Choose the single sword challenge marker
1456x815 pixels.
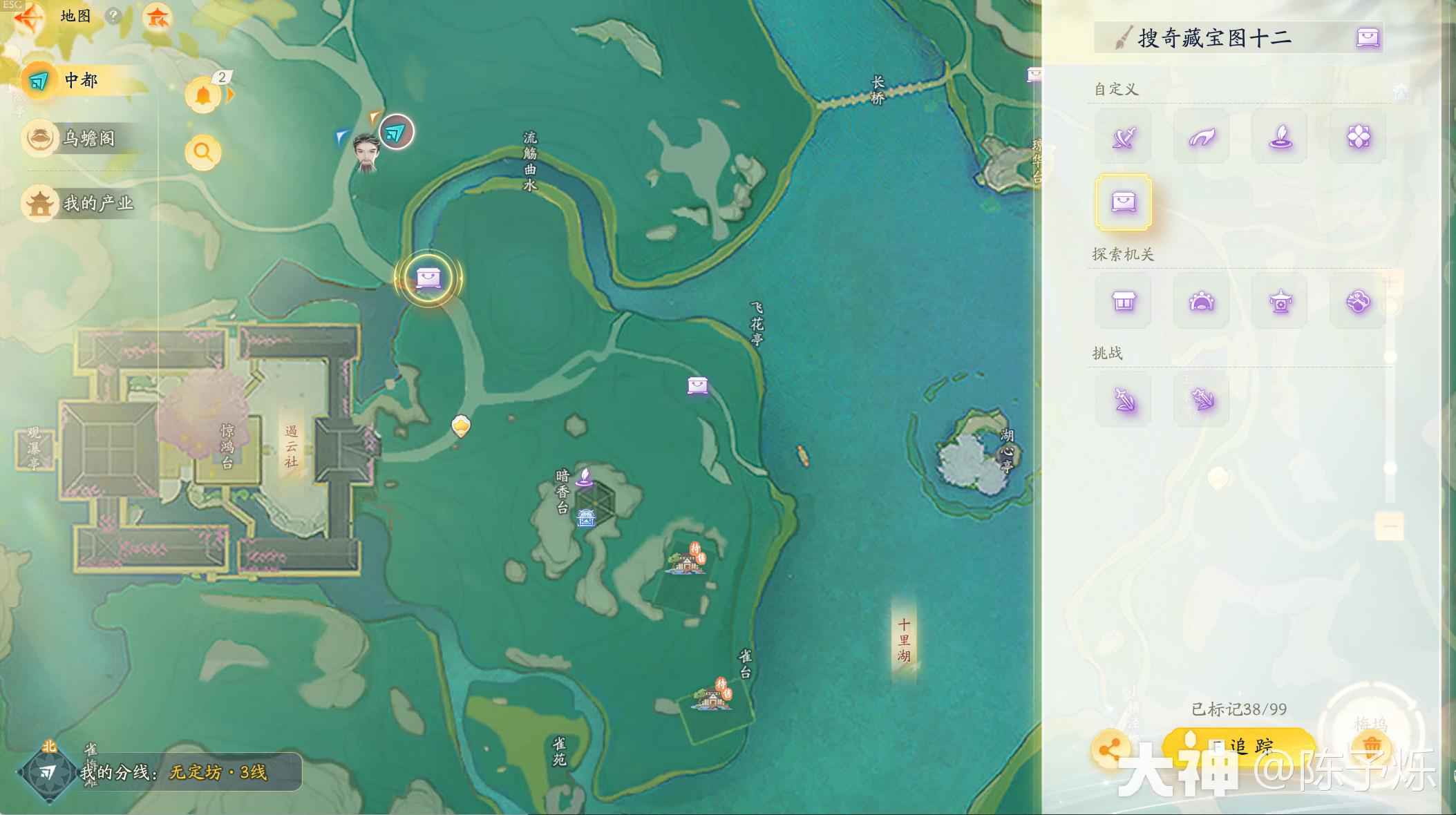coord(1124,400)
